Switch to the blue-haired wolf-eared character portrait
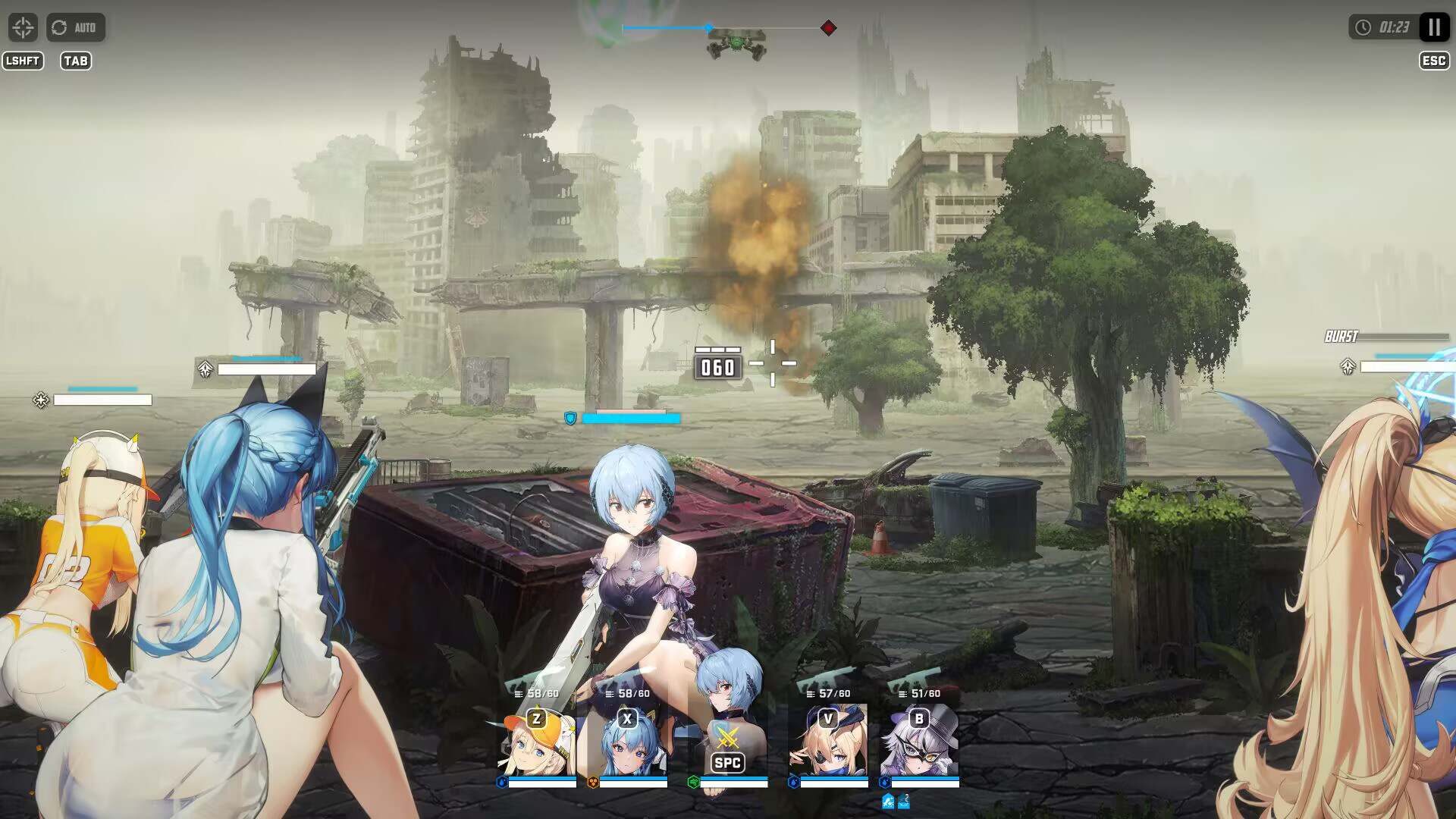 (628, 742)
